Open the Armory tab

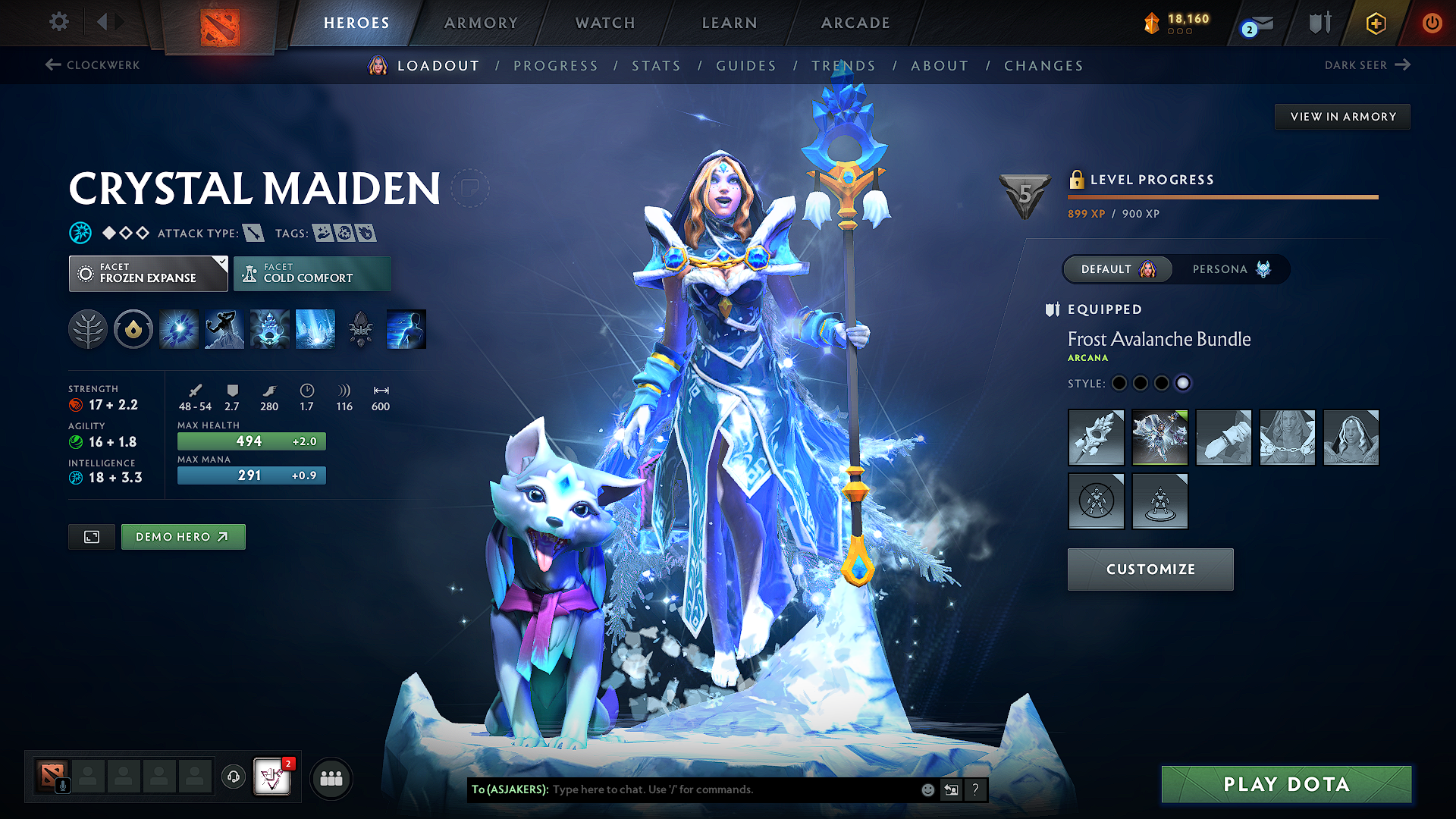tap(481, 23)
